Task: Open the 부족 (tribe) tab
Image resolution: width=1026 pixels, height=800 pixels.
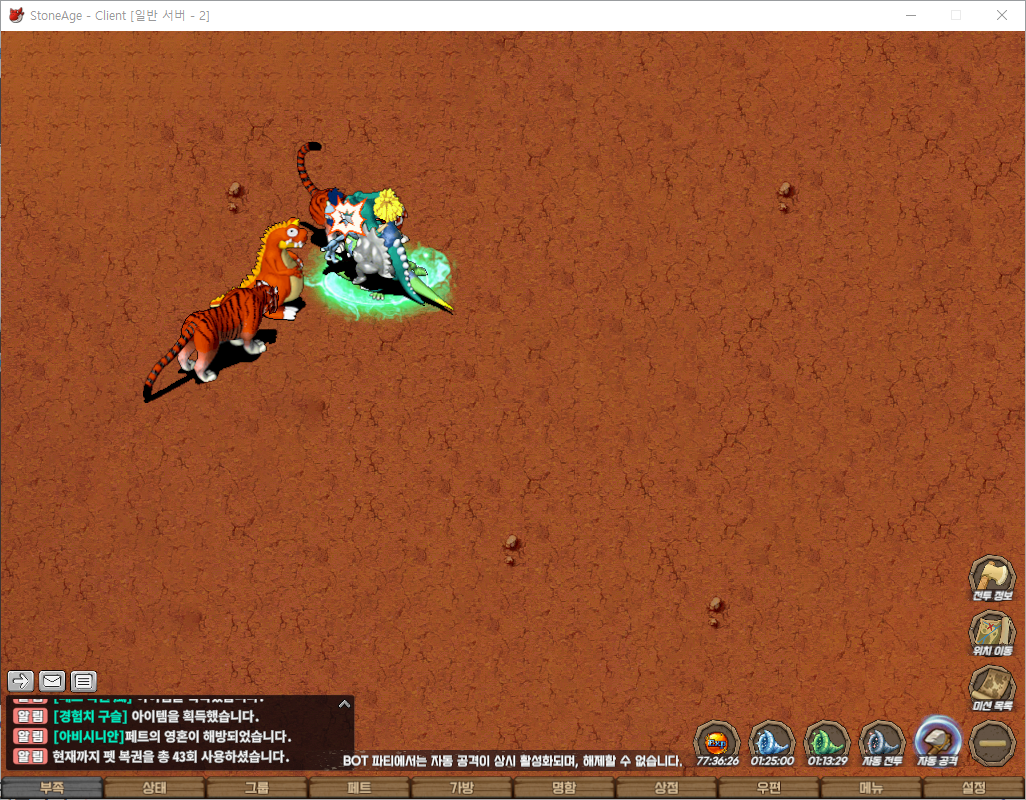Action: (x=52, y=788)
